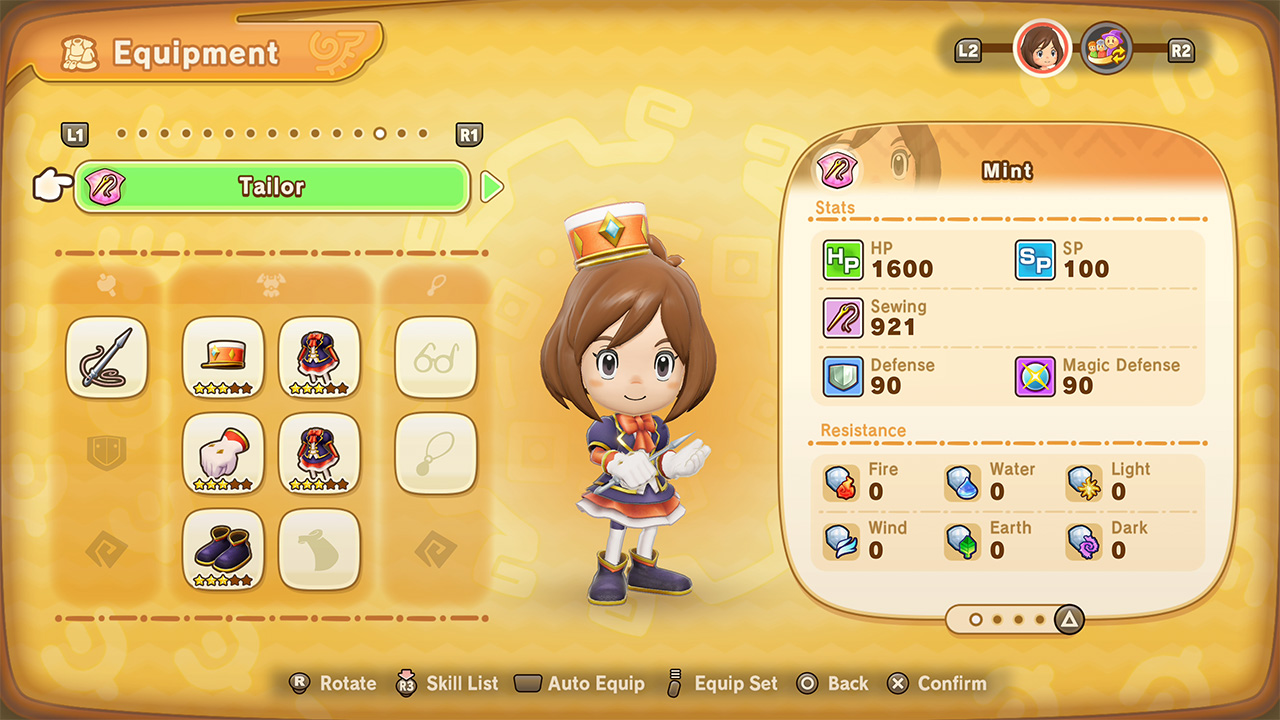Select the Tailor life bar
The height and width of the screenshot is (720, 1280).
(x=271, y=187)
